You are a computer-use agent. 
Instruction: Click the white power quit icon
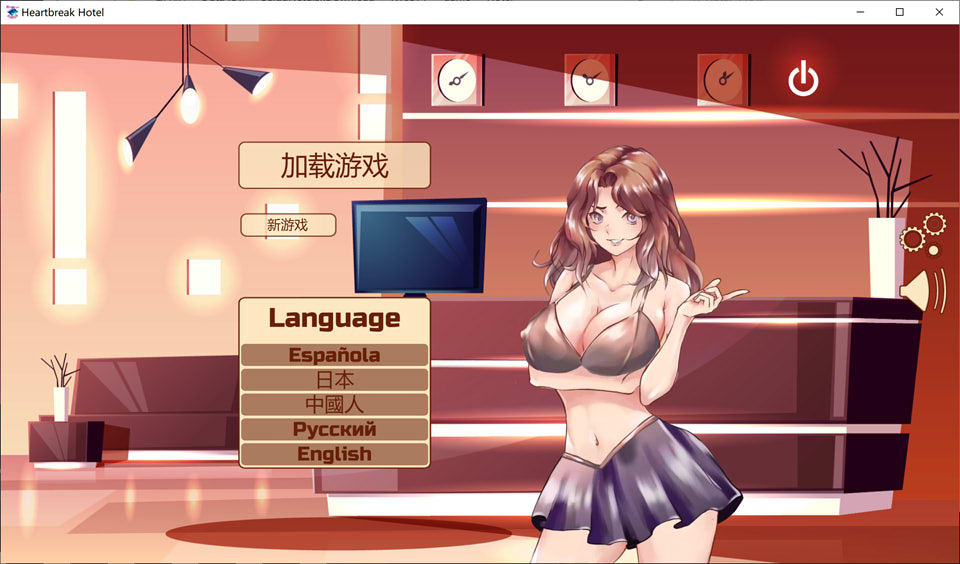(x=803, y=79)
